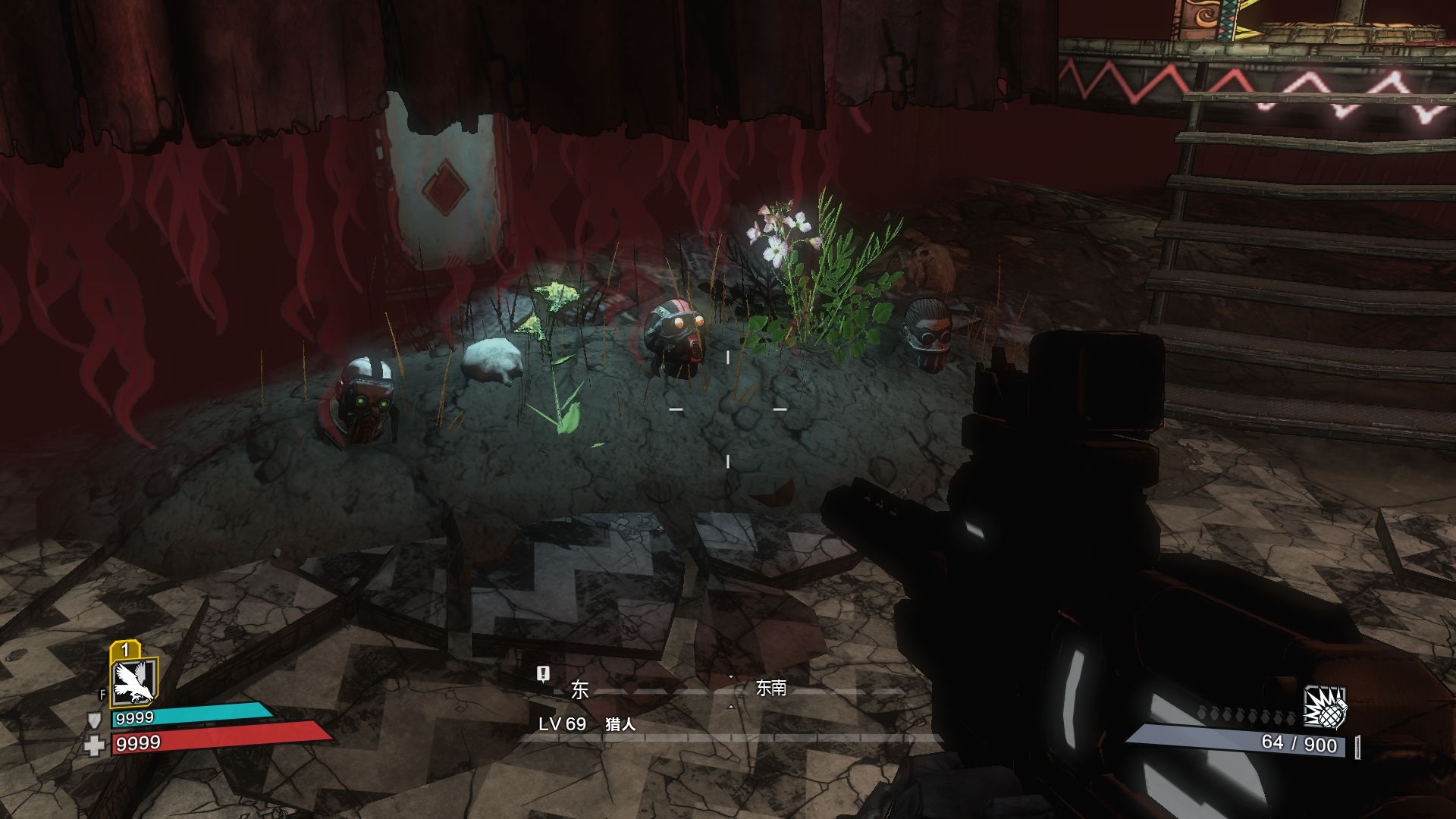Activate the bird action skill icon
The width and height of the screenshot is (1456, 819).
click(133, 682)
